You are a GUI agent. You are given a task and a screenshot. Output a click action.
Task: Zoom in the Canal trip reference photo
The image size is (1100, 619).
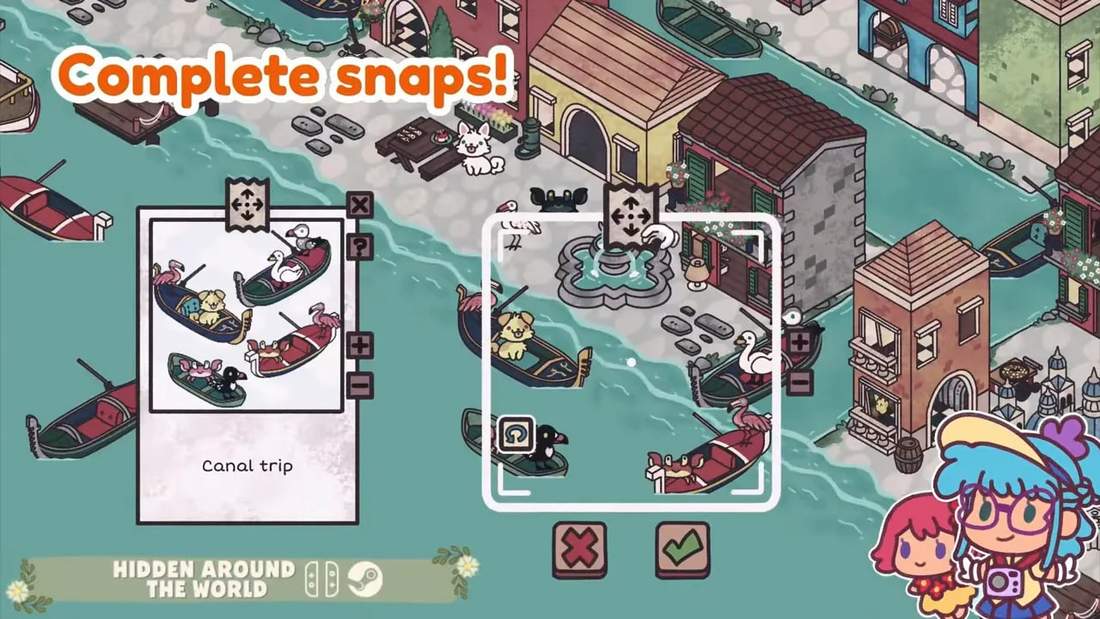[360, 346]
